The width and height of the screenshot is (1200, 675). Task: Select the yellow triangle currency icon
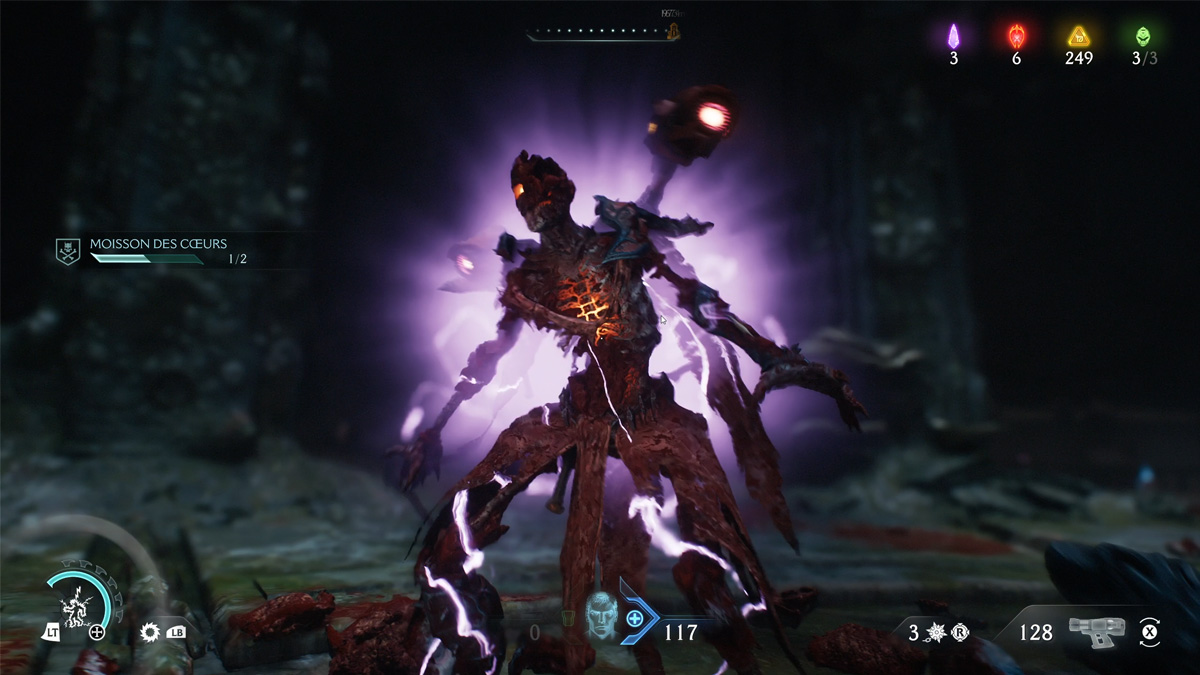(x=1079, y=36)
